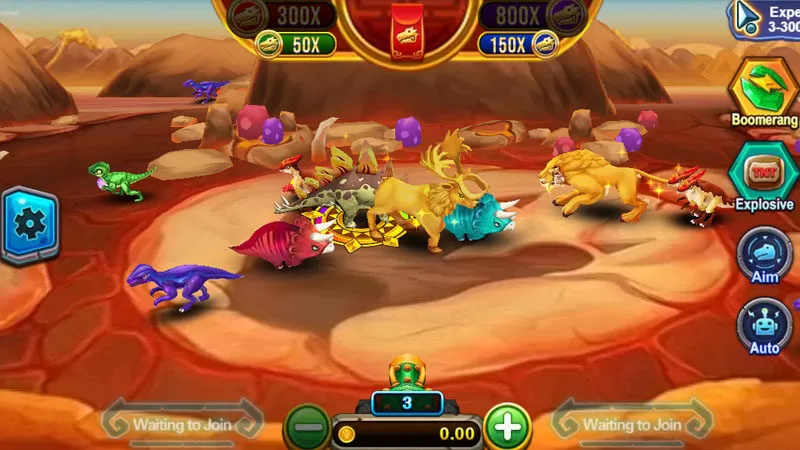The image size is (800, 450).
Task: Open the blue gear settings button
Action: tap(29, 224)
